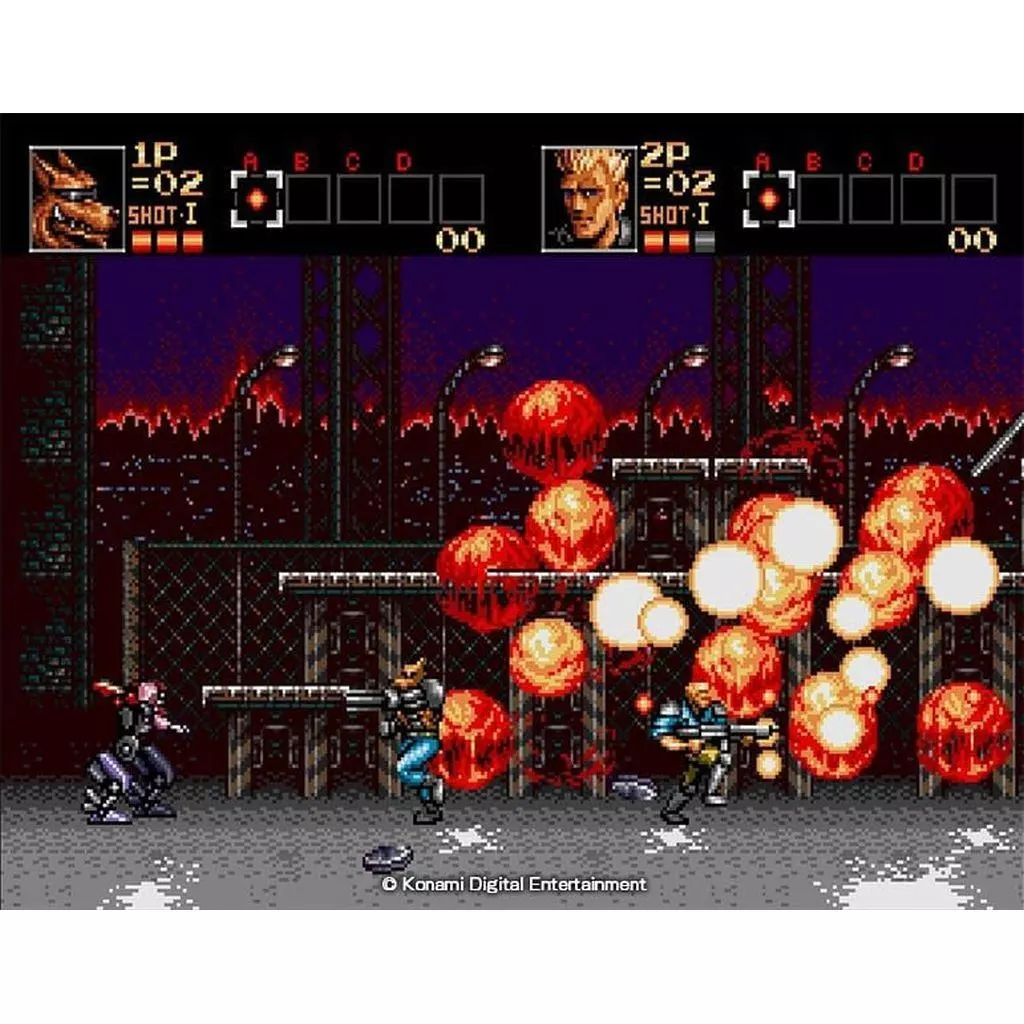This screenshot has height=1024, width=1024.
Task: Select player 2's blond soldier portrait
Action: pos(588,198)
